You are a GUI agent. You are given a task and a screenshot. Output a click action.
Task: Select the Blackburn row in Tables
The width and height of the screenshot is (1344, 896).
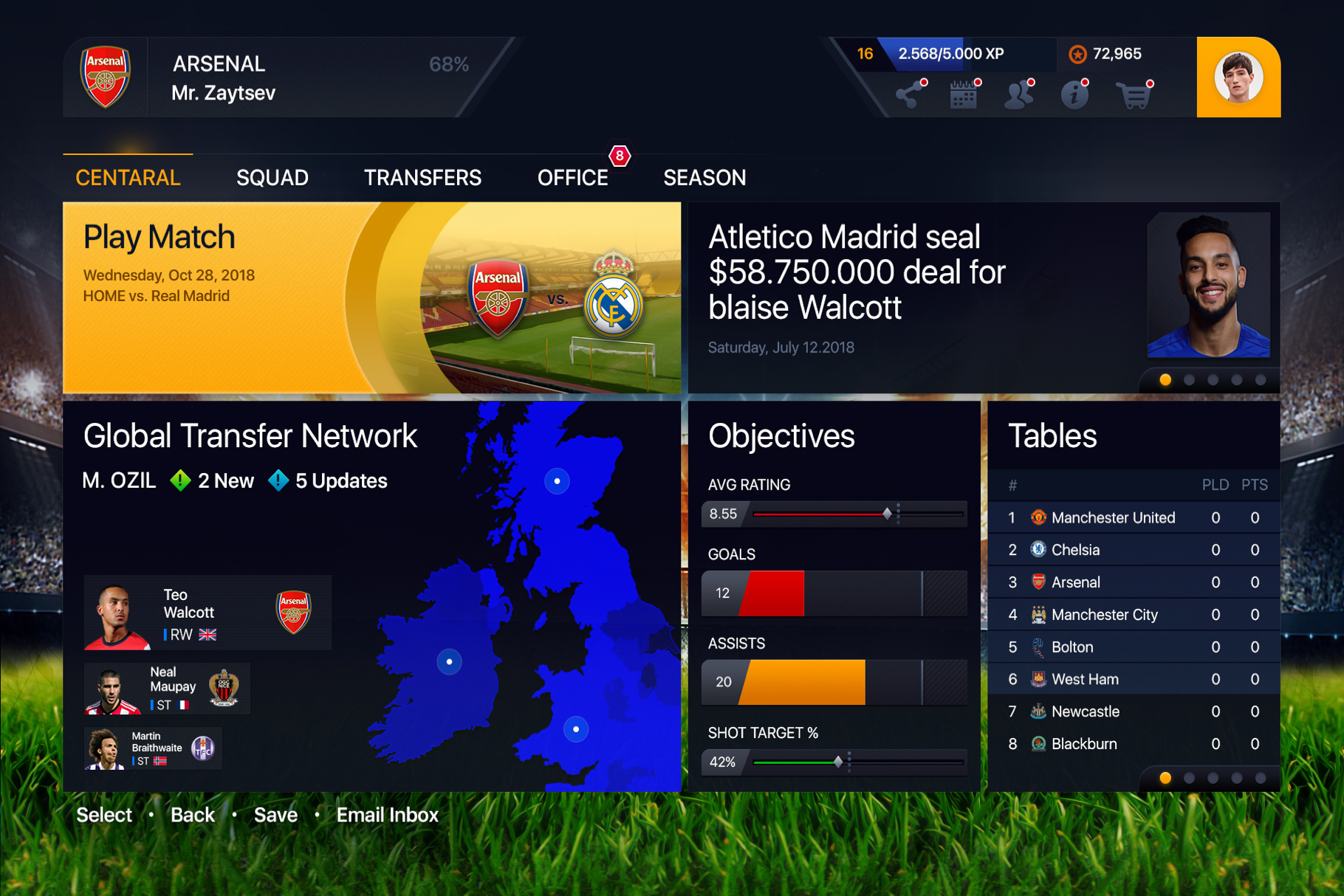click(x=1133, y=744)
